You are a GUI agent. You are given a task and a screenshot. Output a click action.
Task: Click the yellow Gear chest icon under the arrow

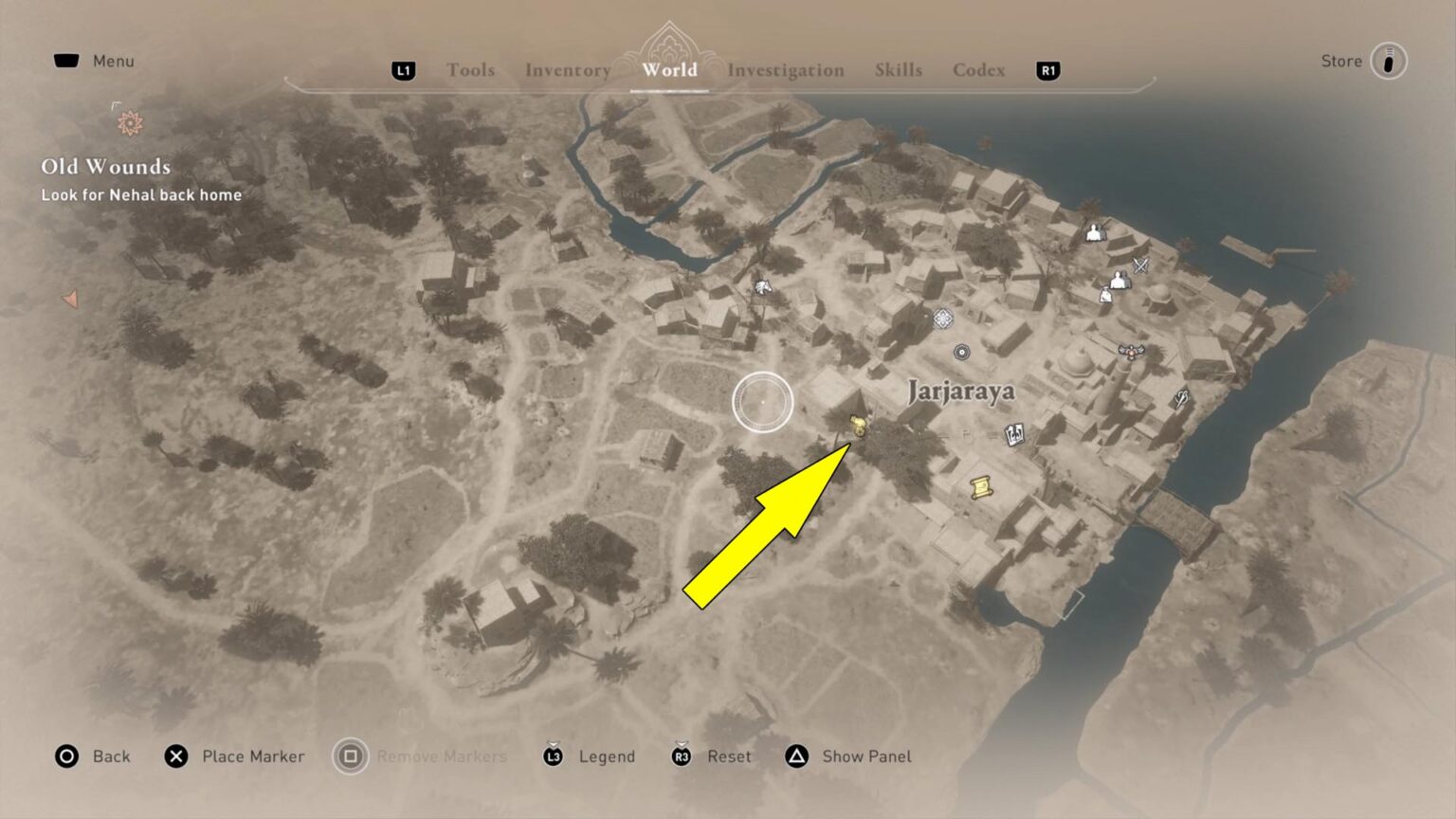coord(858,427)
